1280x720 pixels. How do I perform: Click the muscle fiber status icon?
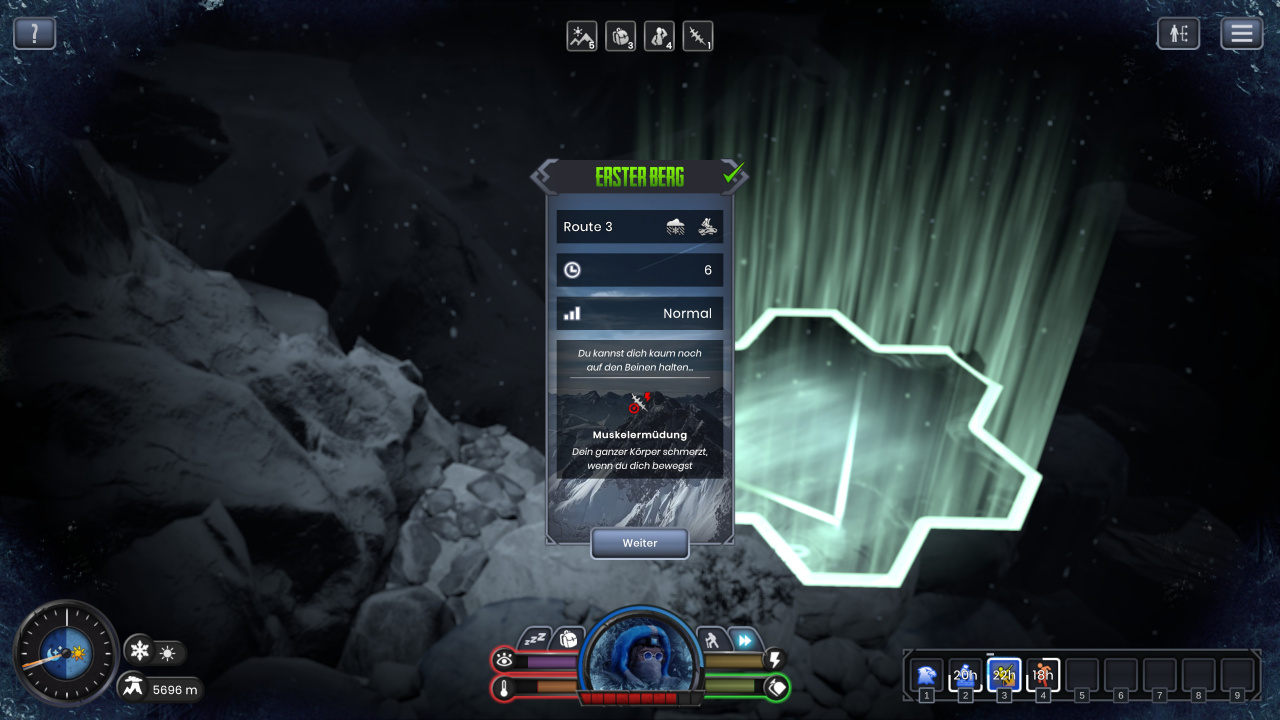698,37
